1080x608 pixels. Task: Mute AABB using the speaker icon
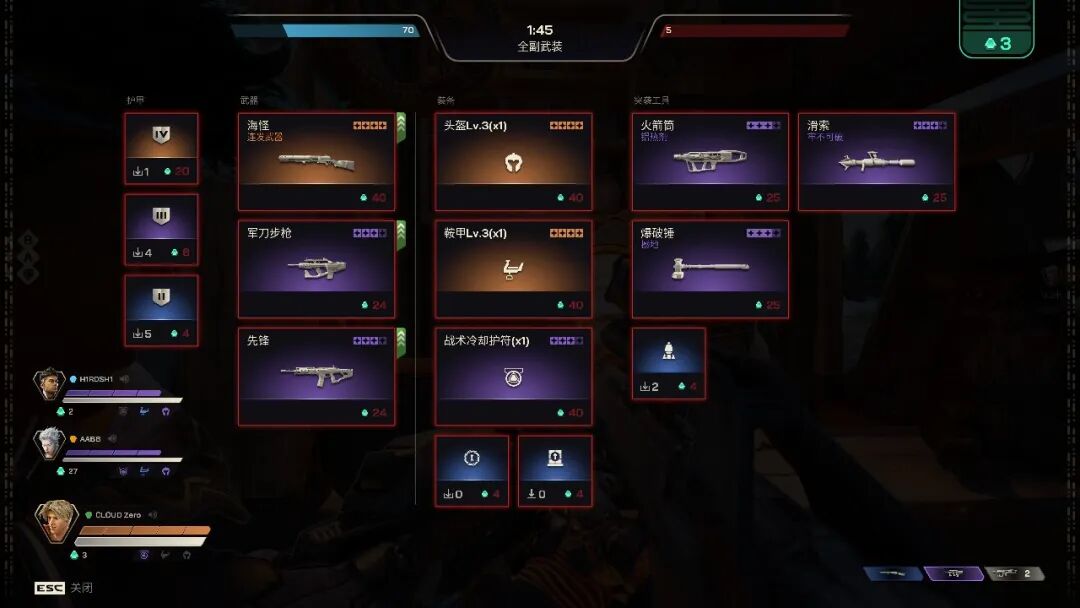[x=111, y=438]
